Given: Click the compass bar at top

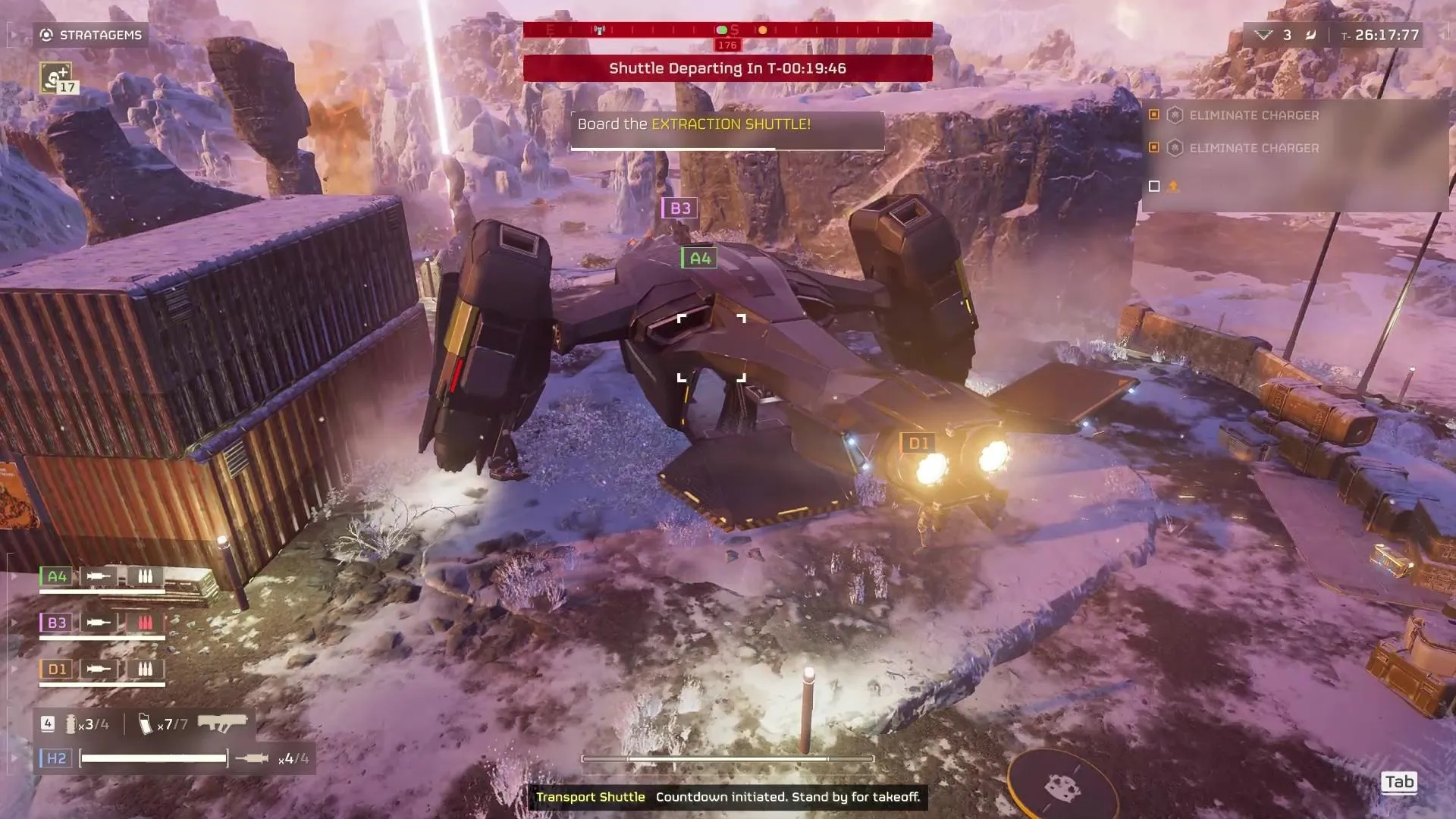Looking at the screenshot, I should [x=727, y=30].
